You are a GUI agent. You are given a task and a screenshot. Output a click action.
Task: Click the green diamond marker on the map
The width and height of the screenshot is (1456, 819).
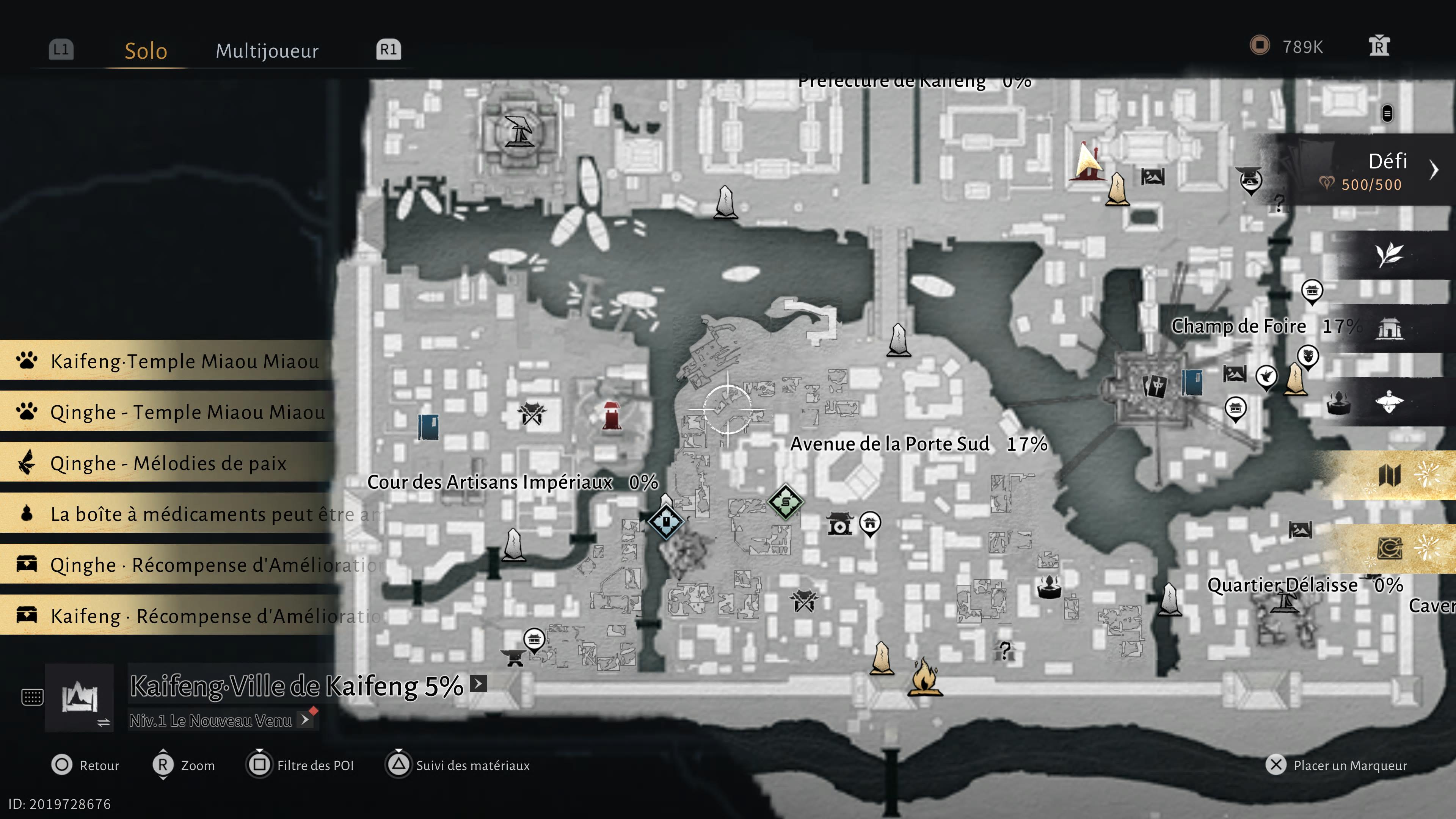pos(786,501)
